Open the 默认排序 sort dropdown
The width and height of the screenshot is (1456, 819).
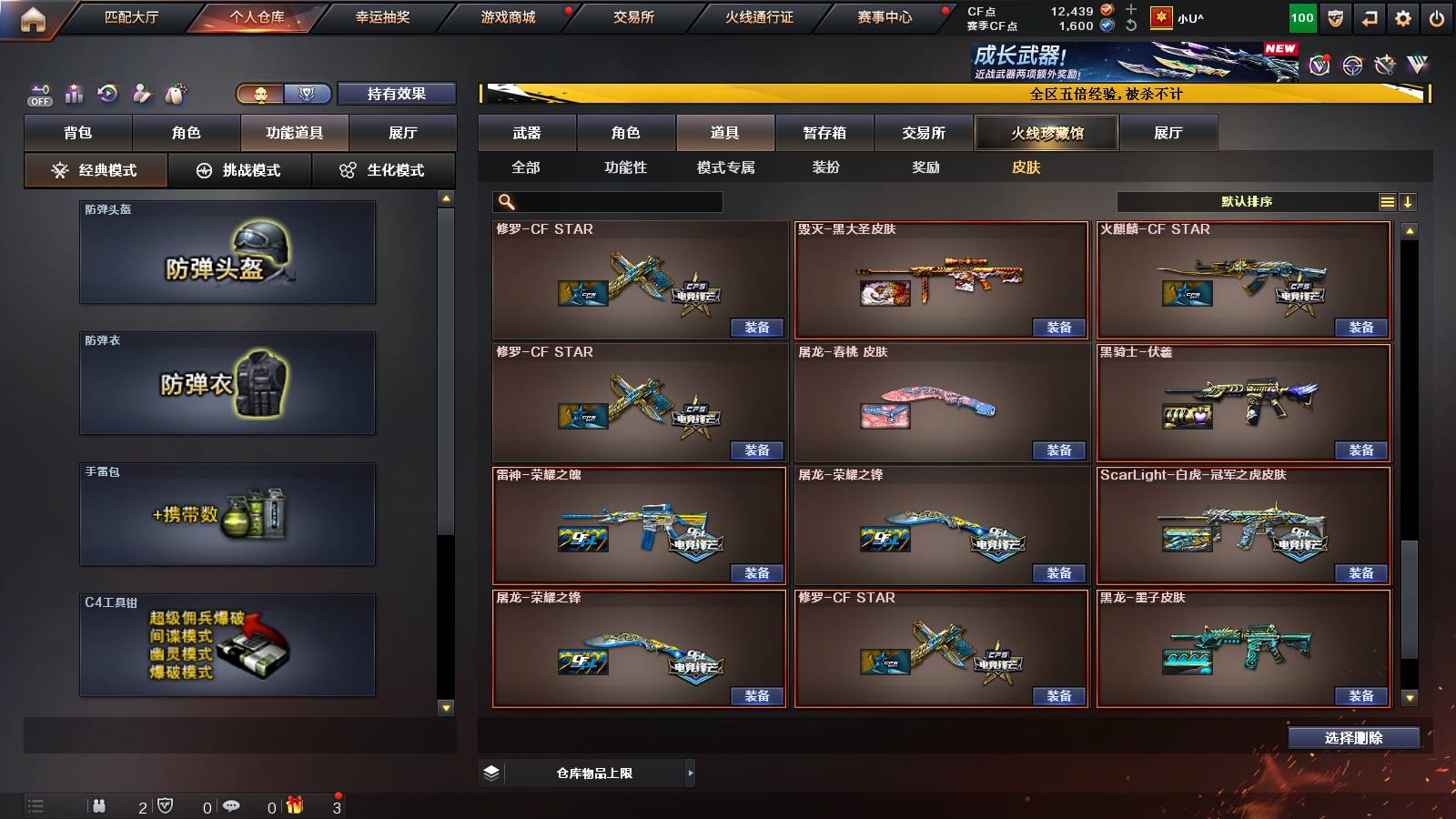click(x=1247, y=201)
